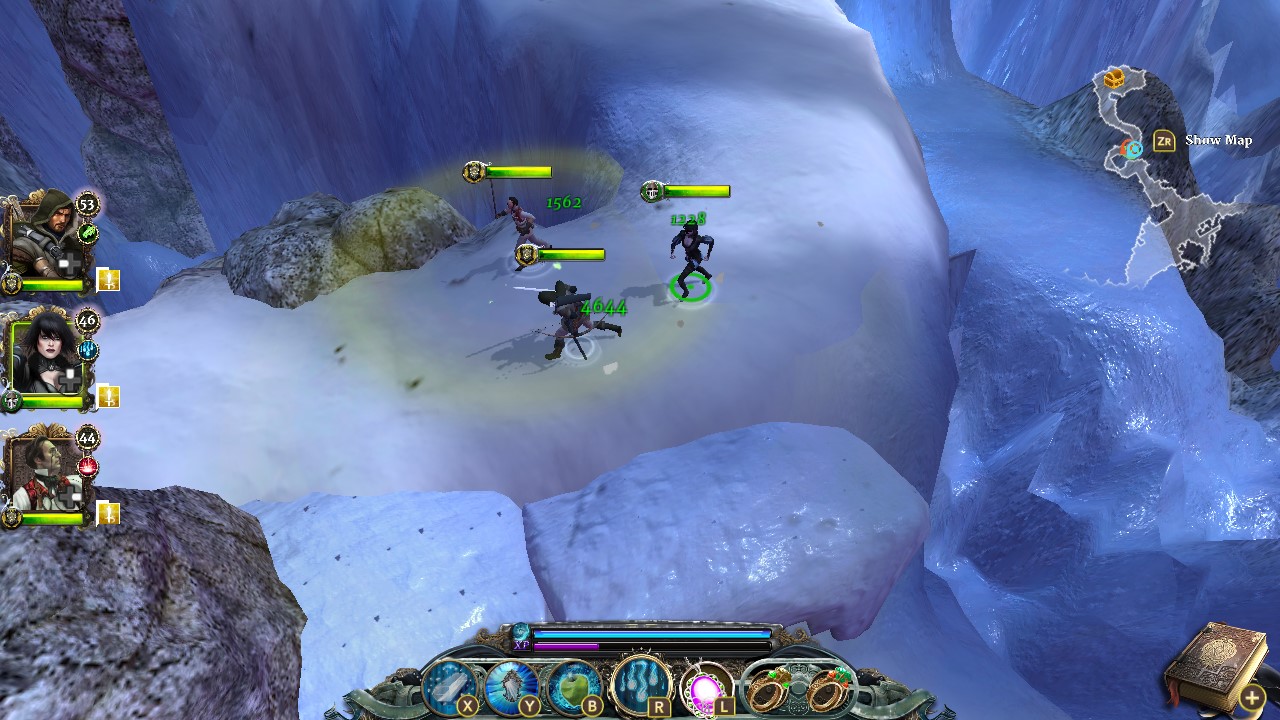Click the green fist icon on the ranger portrait
1280x720 pixels.
pos(89,232)
